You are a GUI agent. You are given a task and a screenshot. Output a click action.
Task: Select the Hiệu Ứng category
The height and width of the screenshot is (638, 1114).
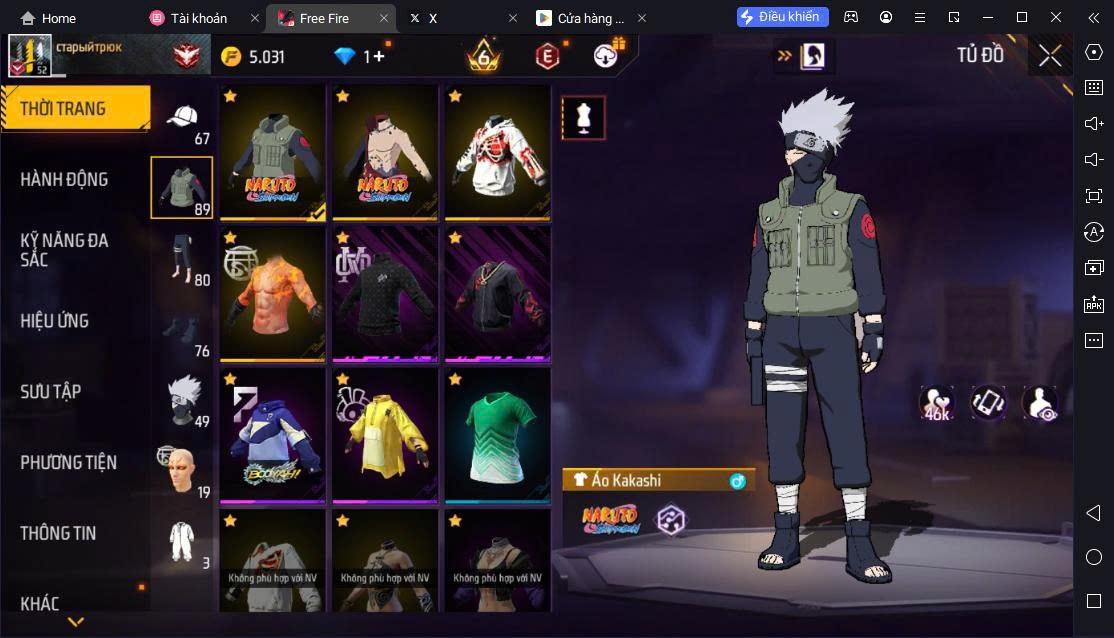pos(55,321)
